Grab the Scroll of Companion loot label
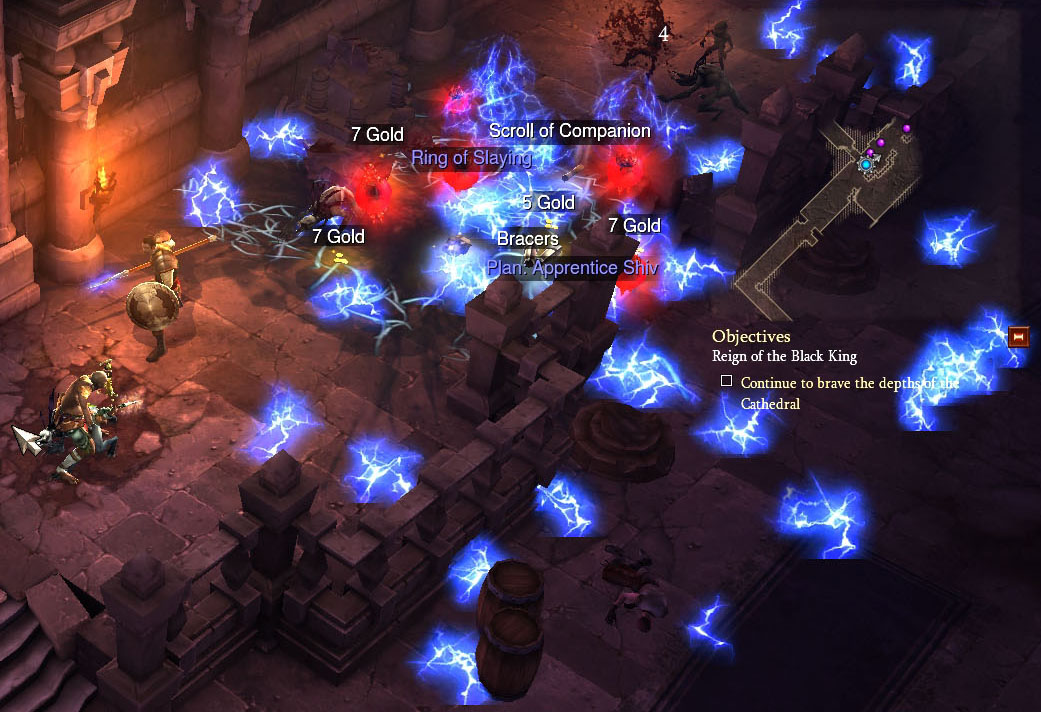The height and width of the screenshot is (712, 1041). (x=569, y=131)
